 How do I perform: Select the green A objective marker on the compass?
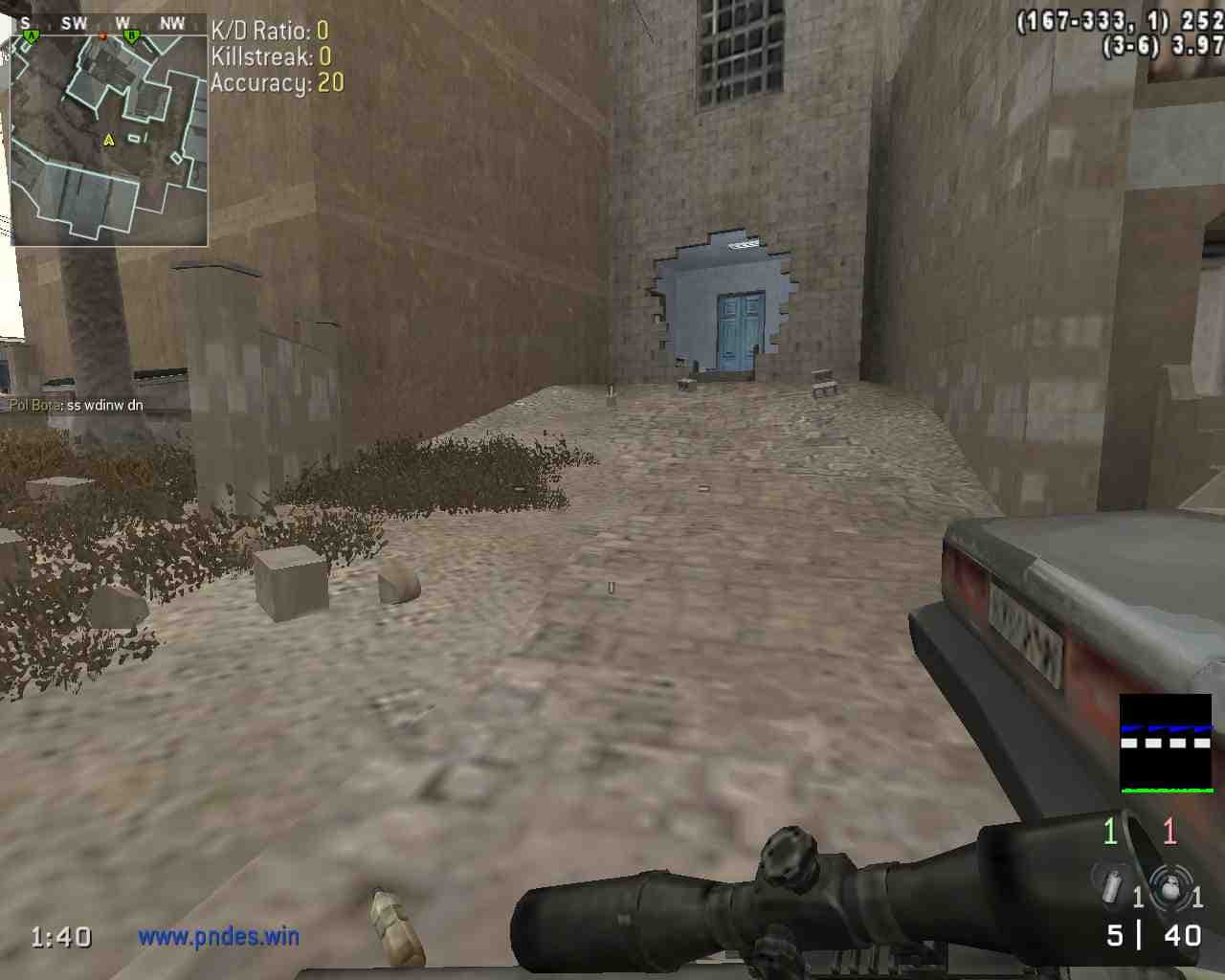click(x=31, y=36)
